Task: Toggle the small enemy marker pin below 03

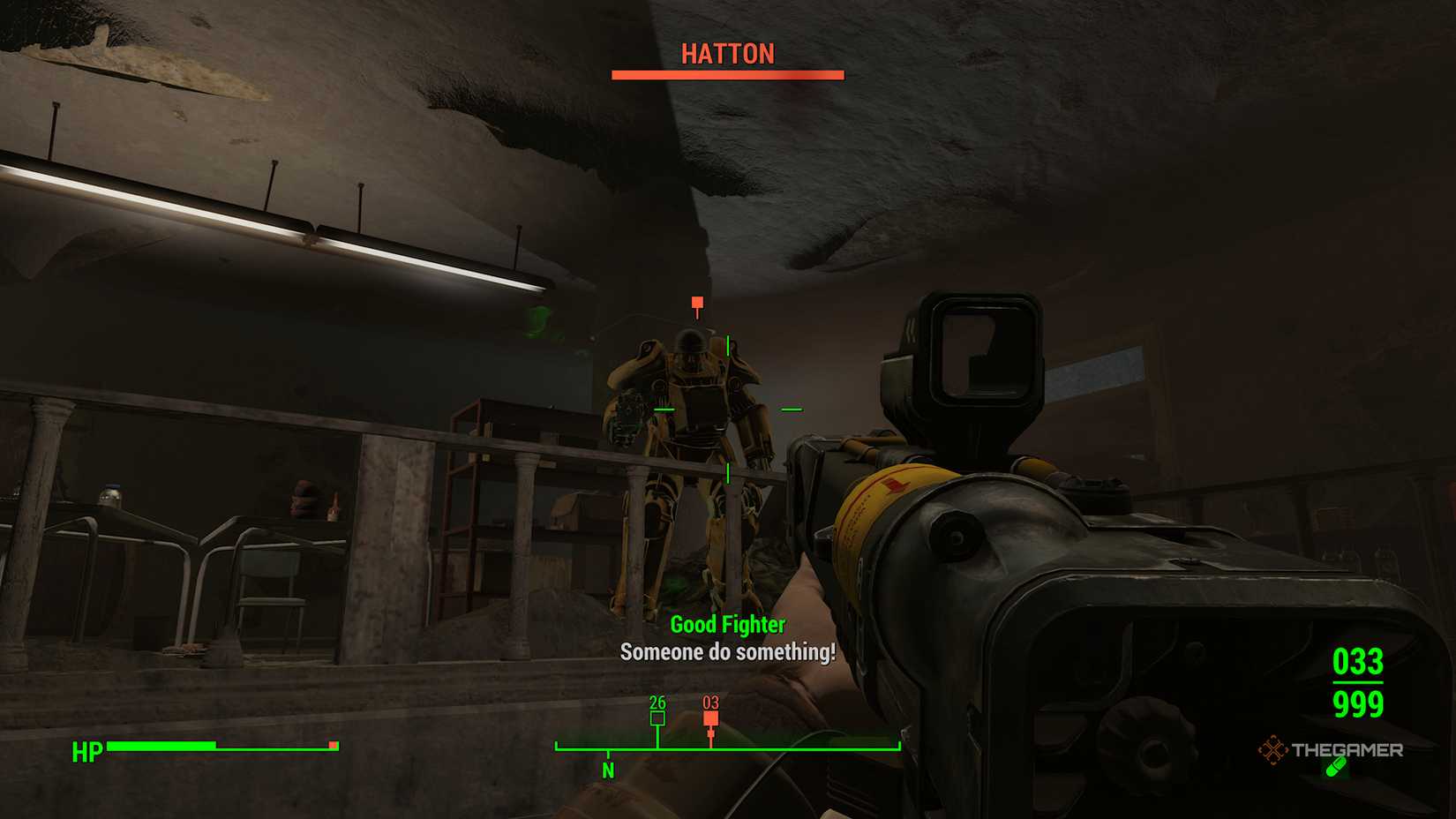Action: (x=710, y=733)
